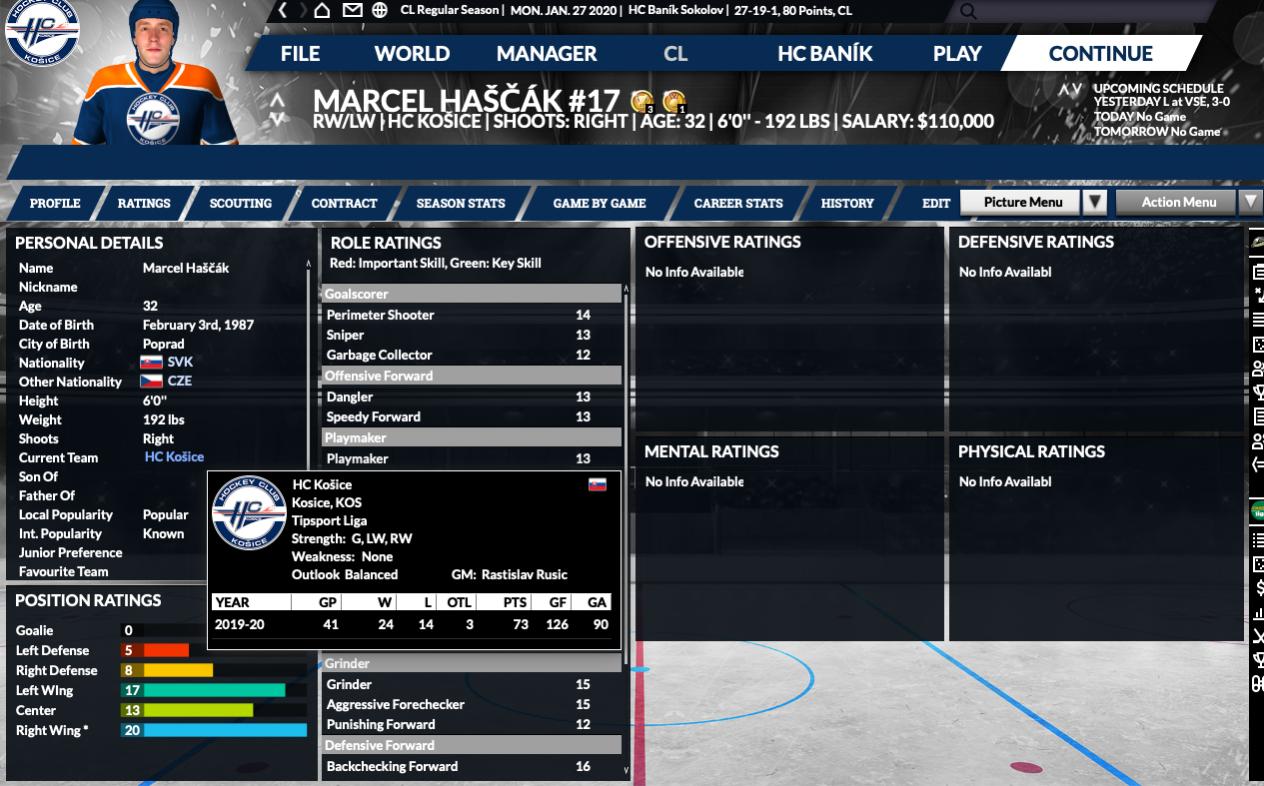Open the mail envelope icon

coord(352,10)
